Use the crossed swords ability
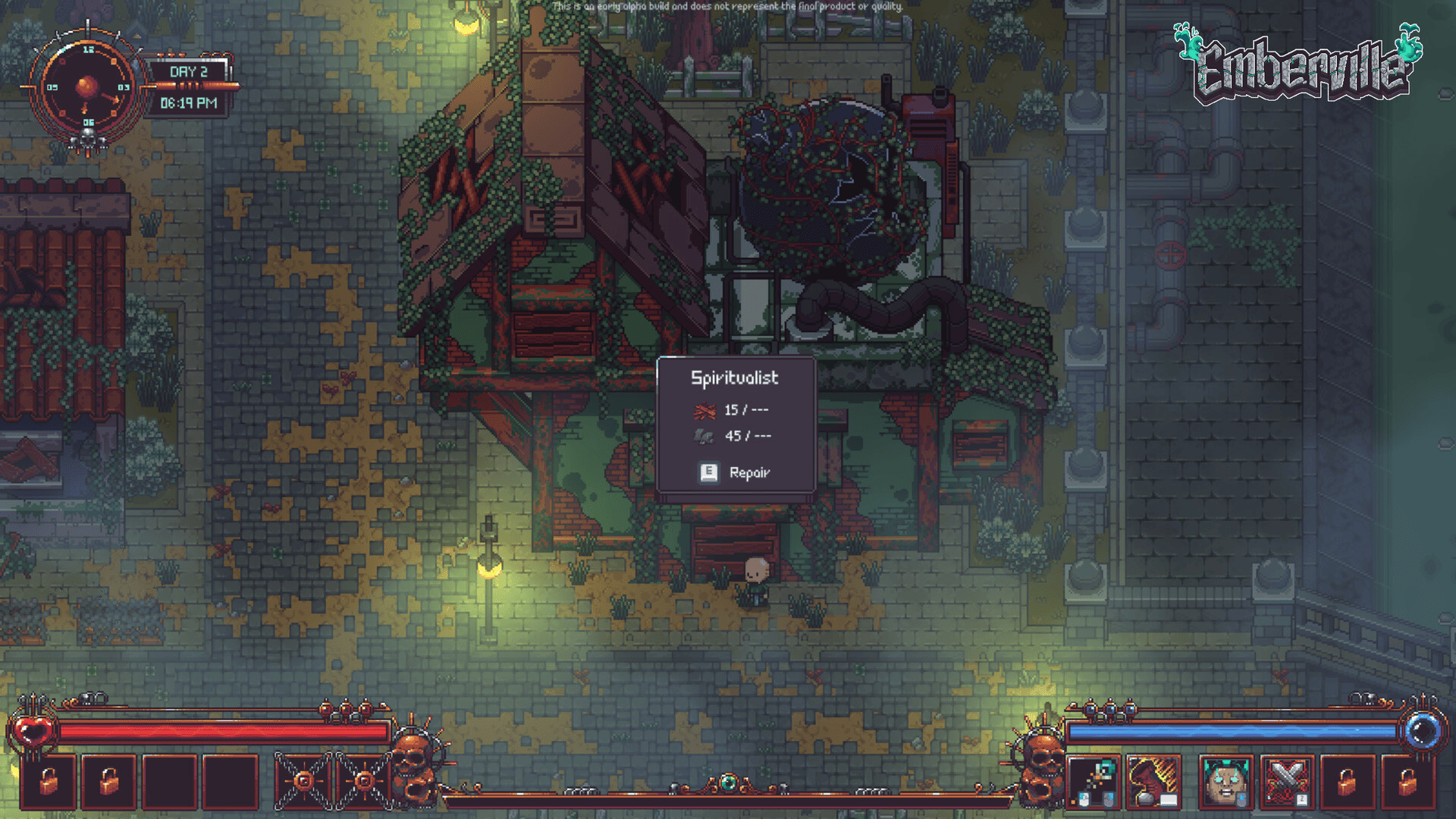The image size is (1456, 819). (x=1287, y=782)
